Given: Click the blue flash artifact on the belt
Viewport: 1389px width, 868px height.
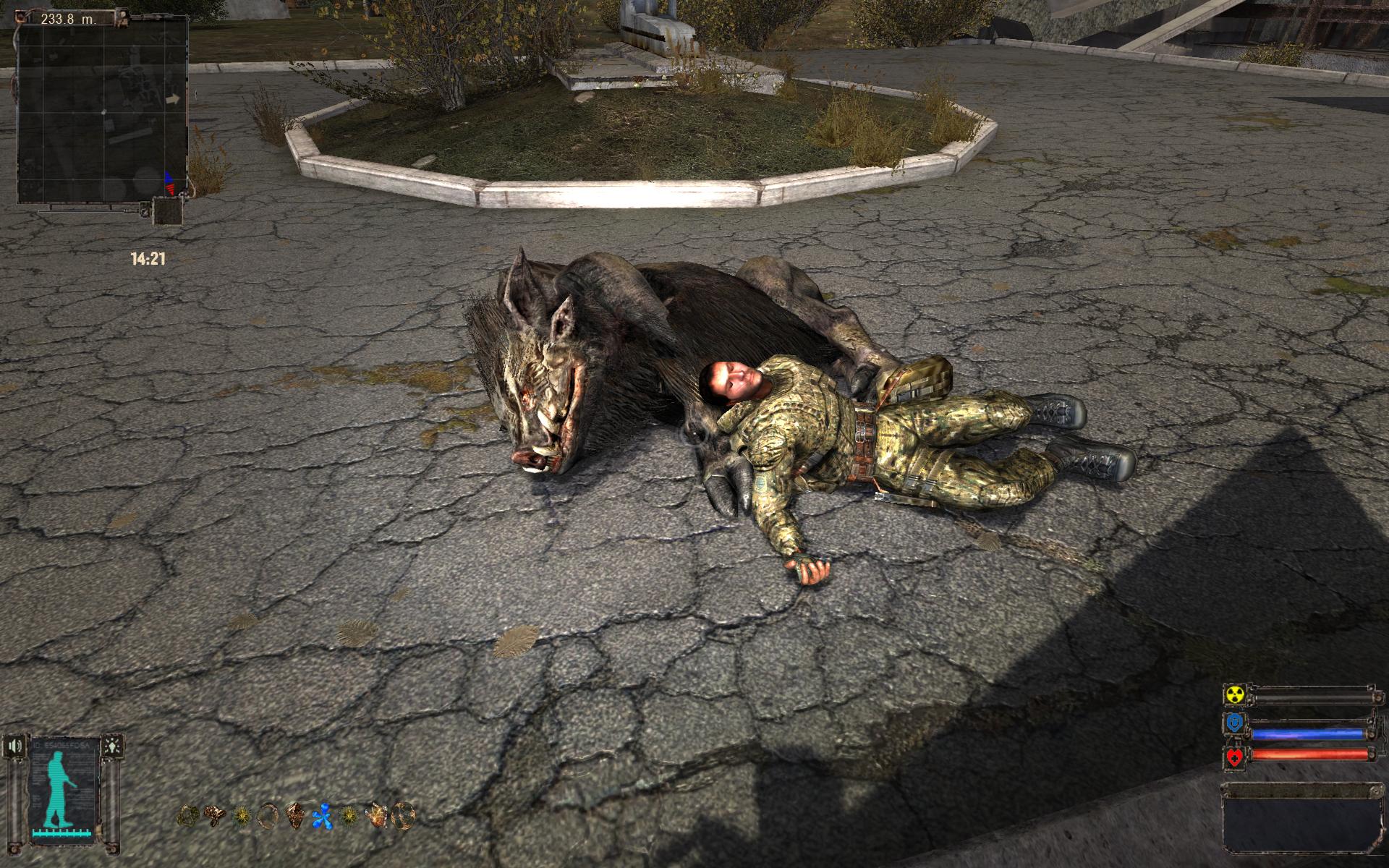Looking at the screenshot, I should [x=323, y=816].
